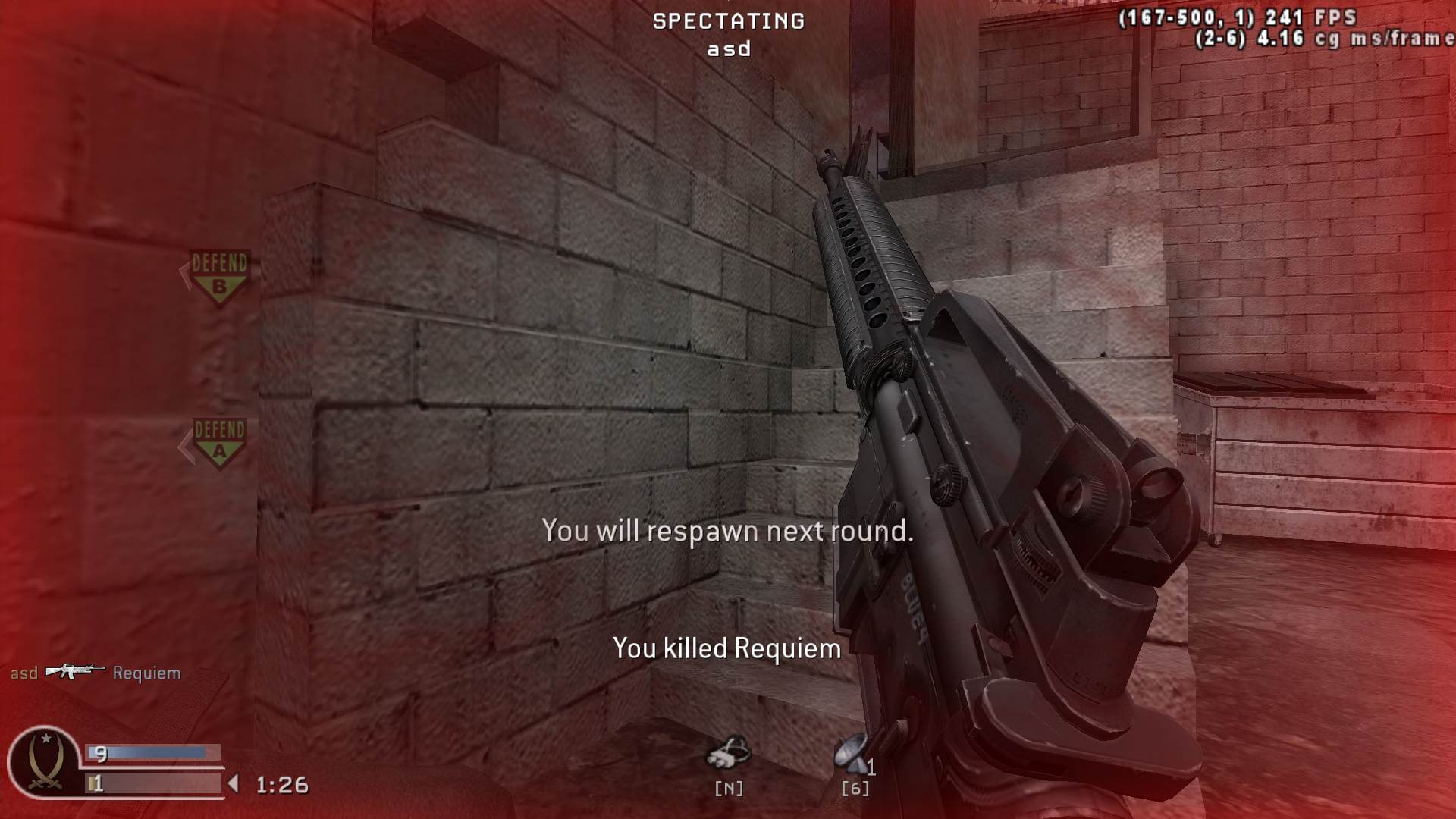The height and width of the screenshot is (819, 1456).
Task: Expand the round arrow beside the timer
Action: 233,783
